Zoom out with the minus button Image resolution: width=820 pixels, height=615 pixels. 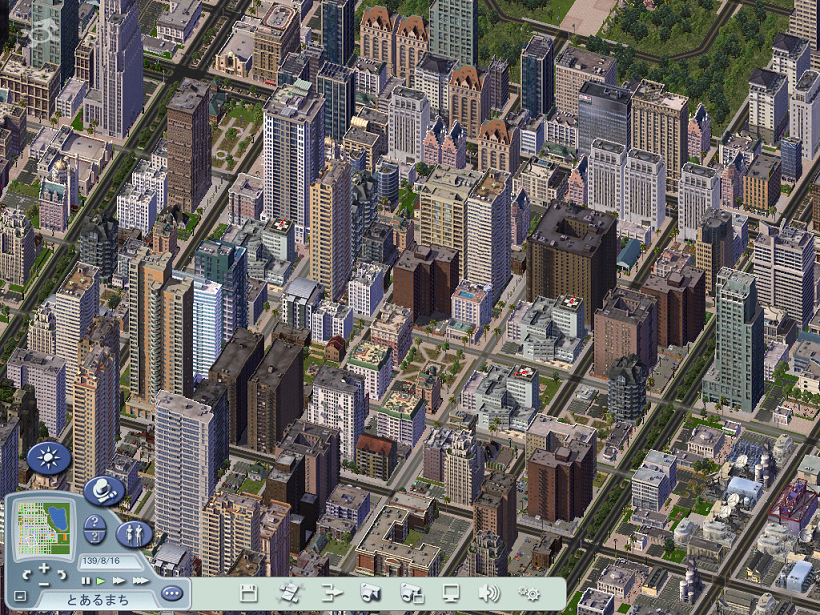coord(44,582)
